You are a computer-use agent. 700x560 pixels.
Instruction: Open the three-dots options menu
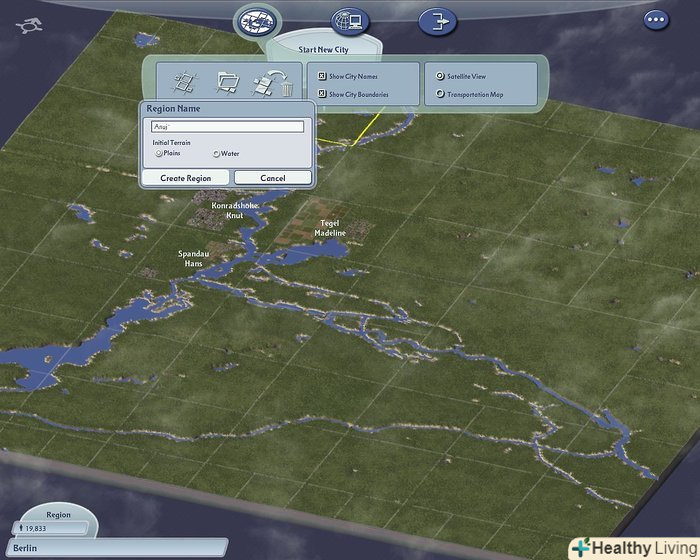pyautogui.click(x=656, y=19)
